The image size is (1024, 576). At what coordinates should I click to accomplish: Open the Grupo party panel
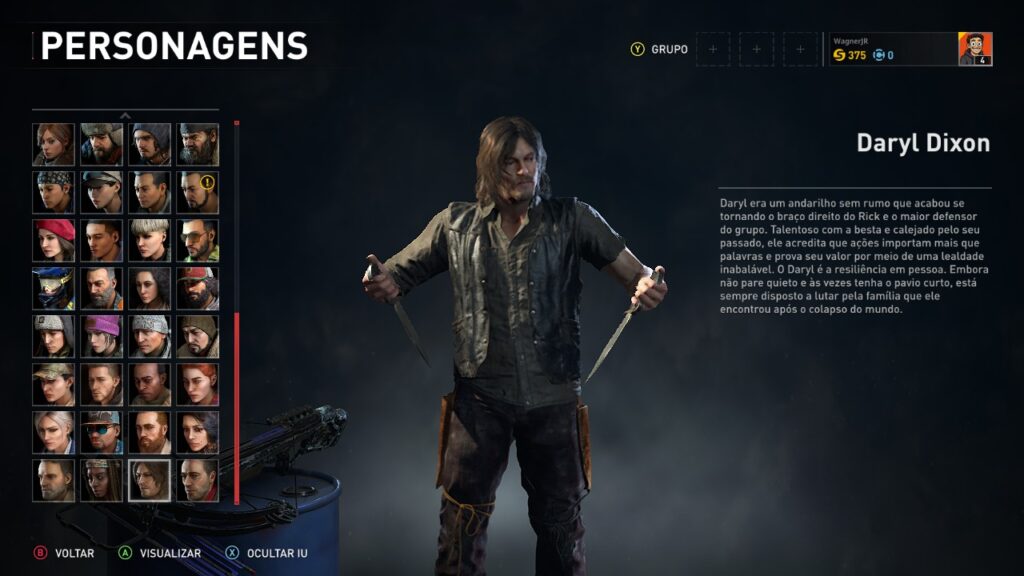661,49
